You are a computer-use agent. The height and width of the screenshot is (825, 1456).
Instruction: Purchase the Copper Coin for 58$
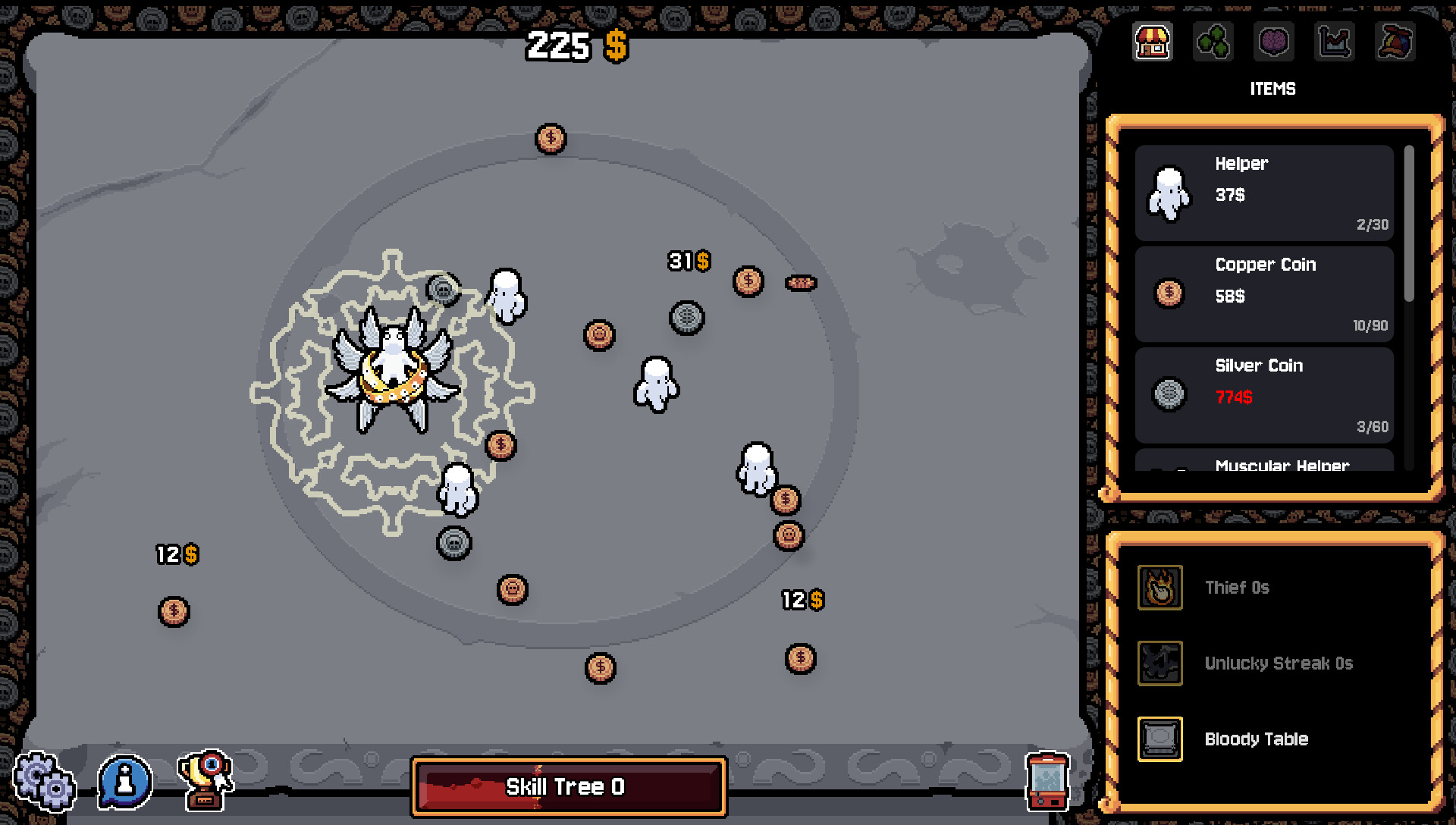click(1263, 295)
